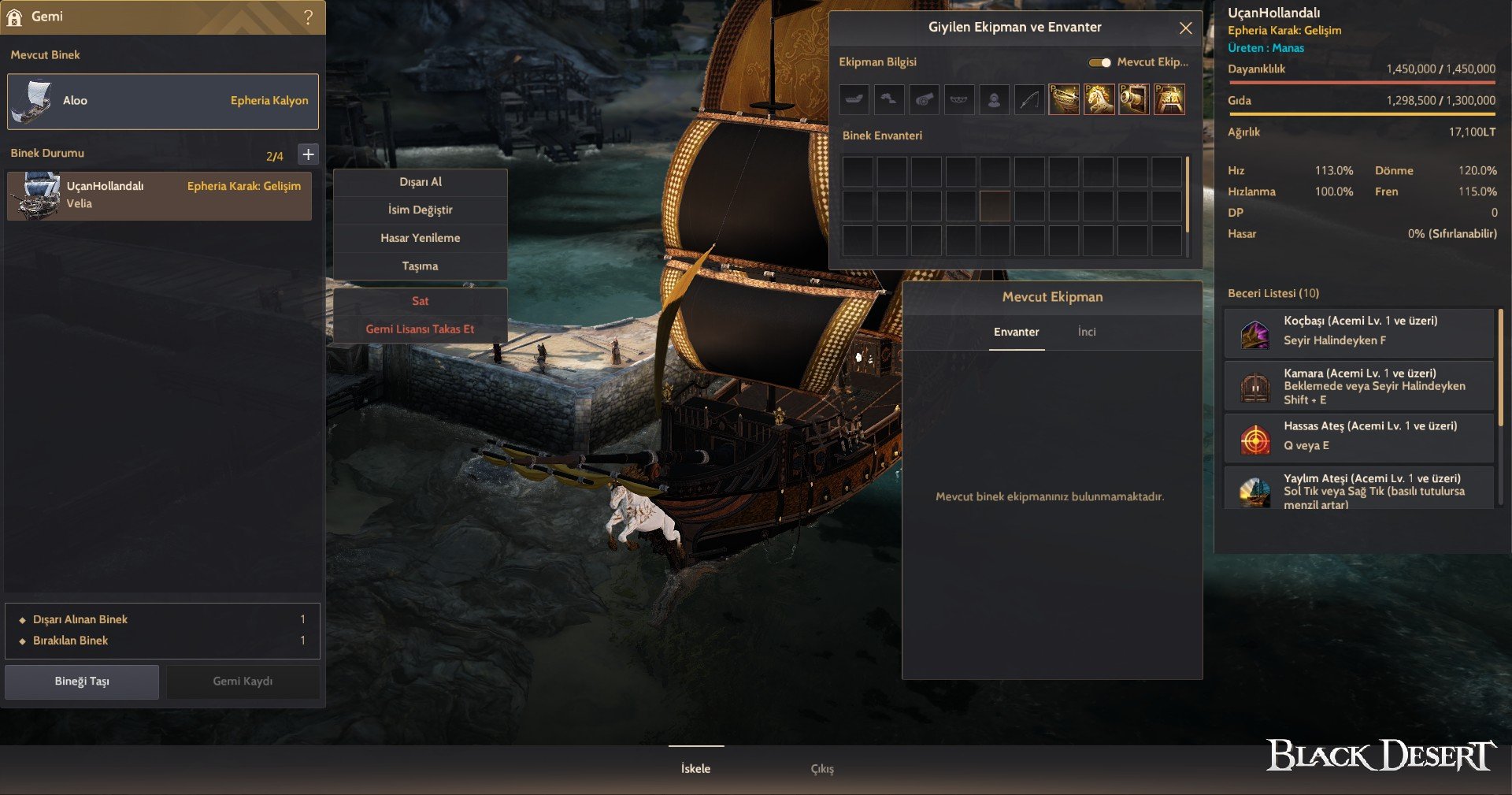Open the Envanter tab
The height and width of the screenshot is (795, 1512).
click(1016, 332)
